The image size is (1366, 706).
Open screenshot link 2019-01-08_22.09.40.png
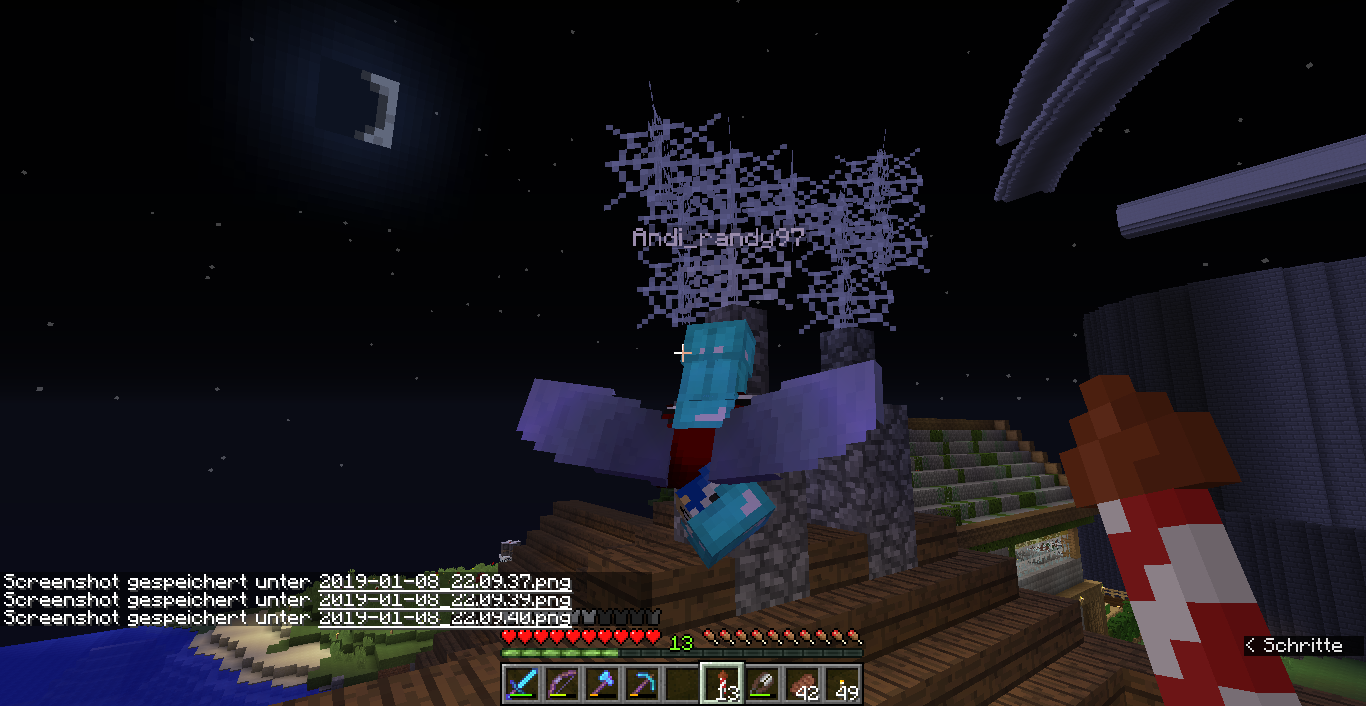click(445, 618)
